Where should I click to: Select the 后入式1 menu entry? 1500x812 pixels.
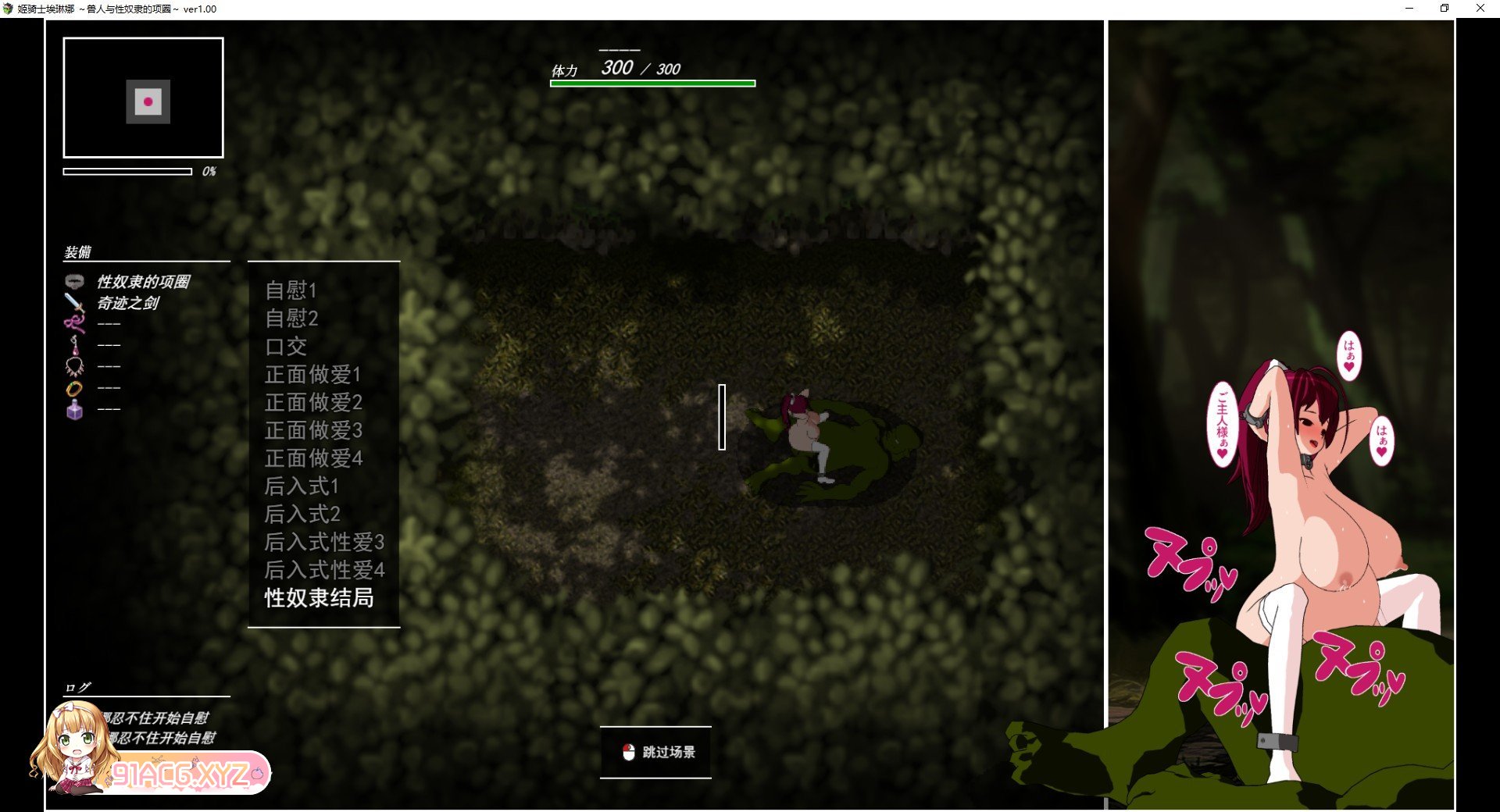[302, 486]
